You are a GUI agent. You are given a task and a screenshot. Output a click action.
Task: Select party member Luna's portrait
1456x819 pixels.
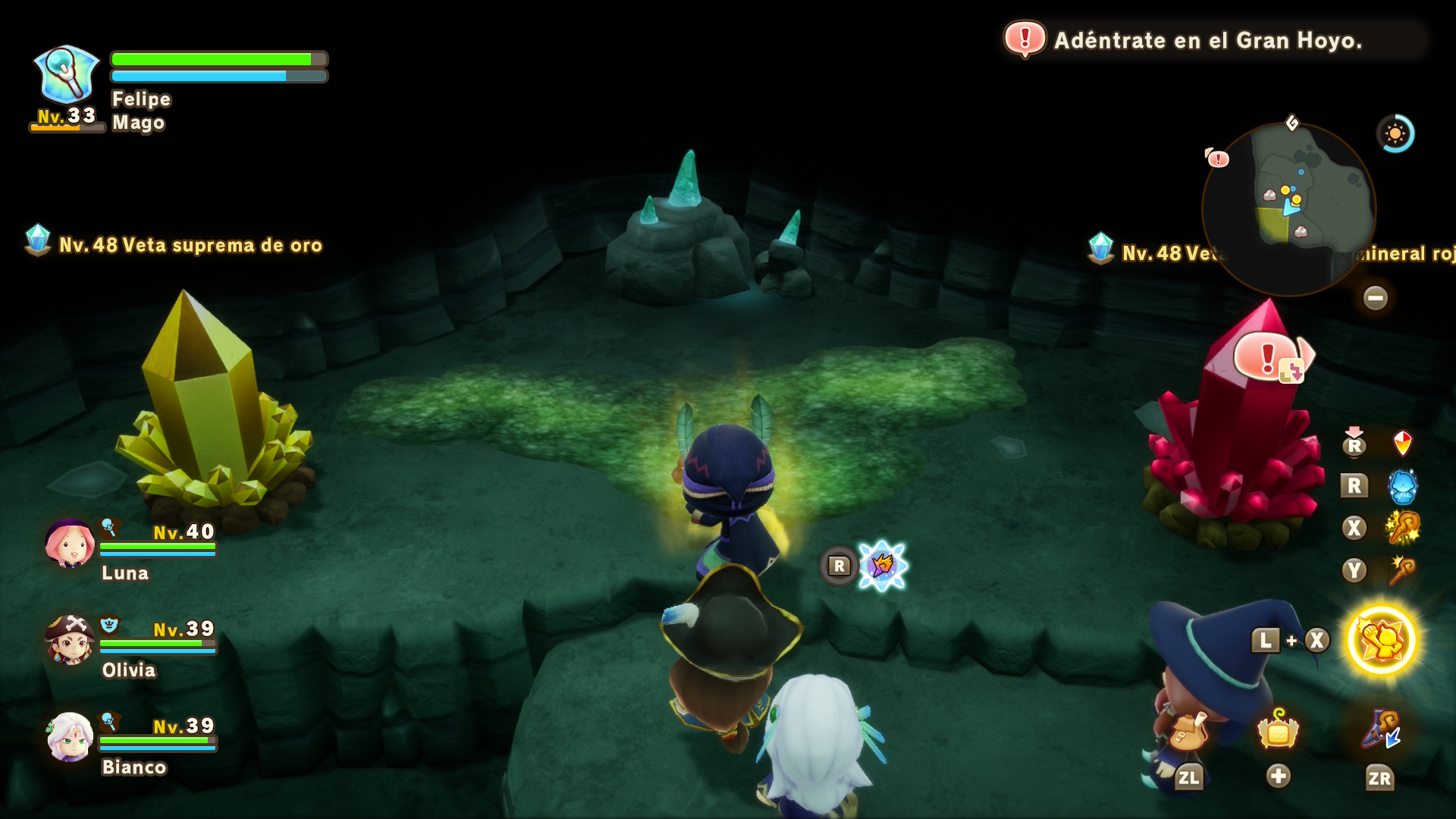point(69,544)
